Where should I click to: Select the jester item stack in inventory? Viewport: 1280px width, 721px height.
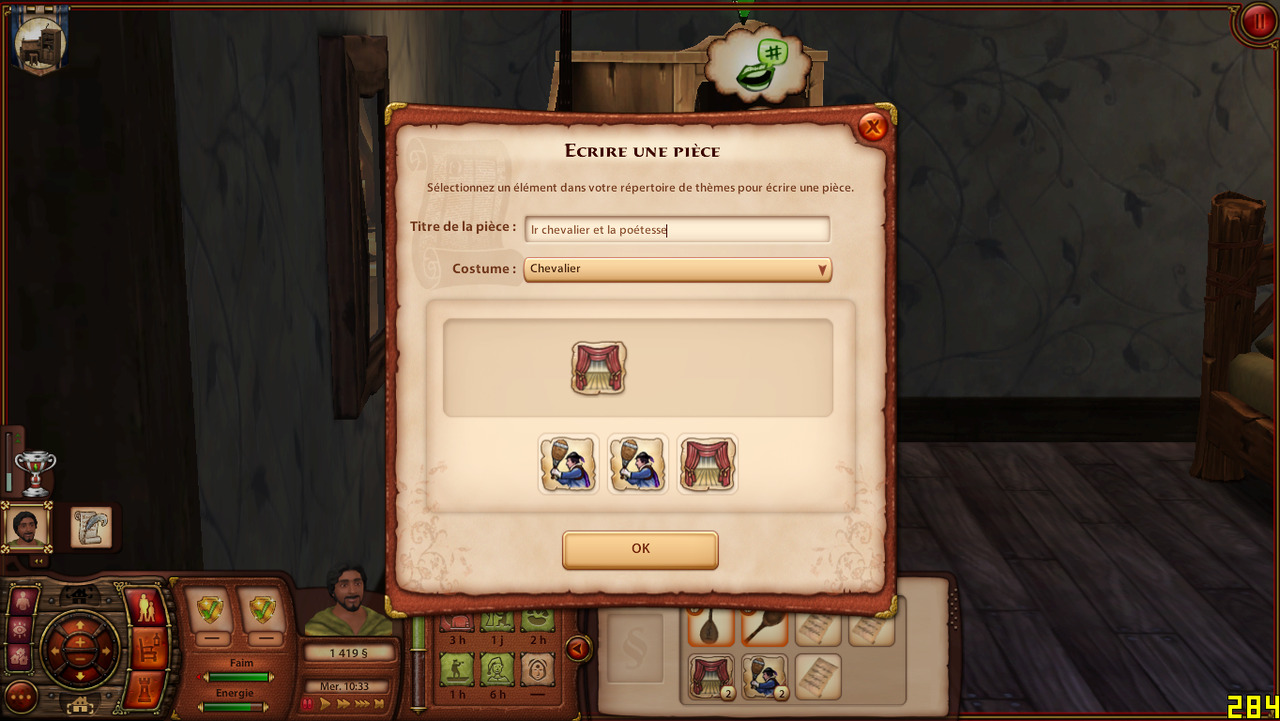tap(765, 676)
